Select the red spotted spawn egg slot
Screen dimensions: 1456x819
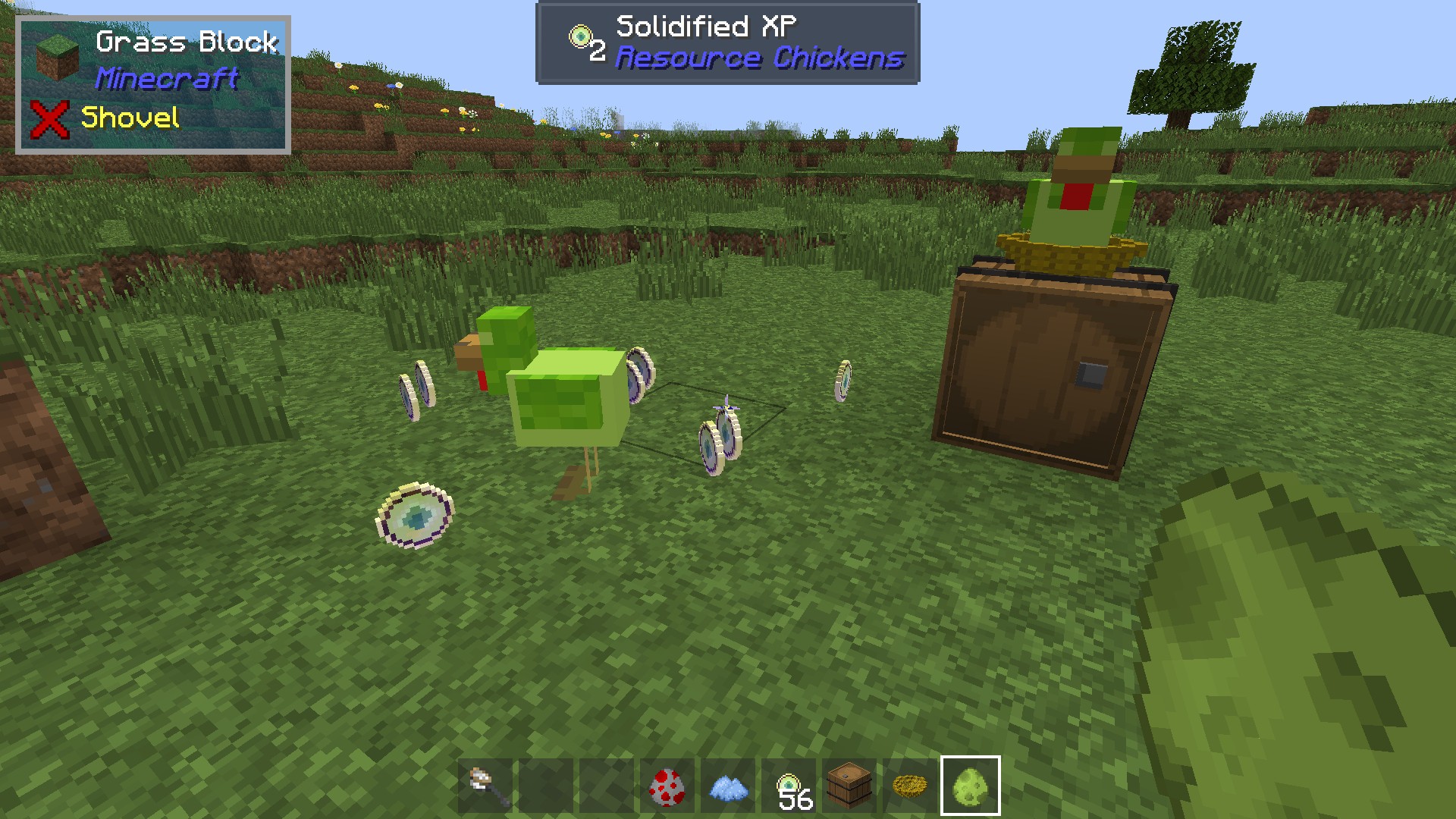(x=667, y=786)
